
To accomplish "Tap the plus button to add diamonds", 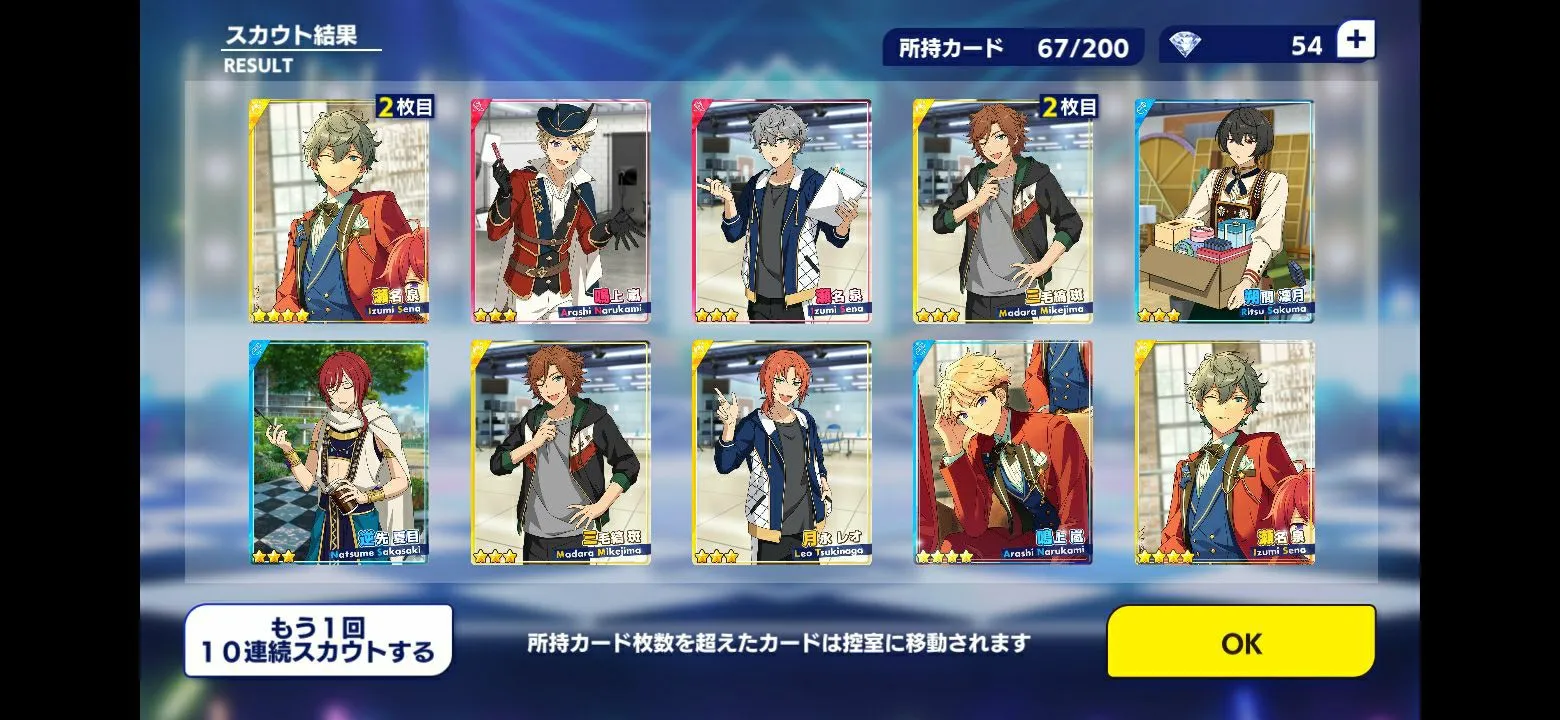I will (x=1356, y=41).
